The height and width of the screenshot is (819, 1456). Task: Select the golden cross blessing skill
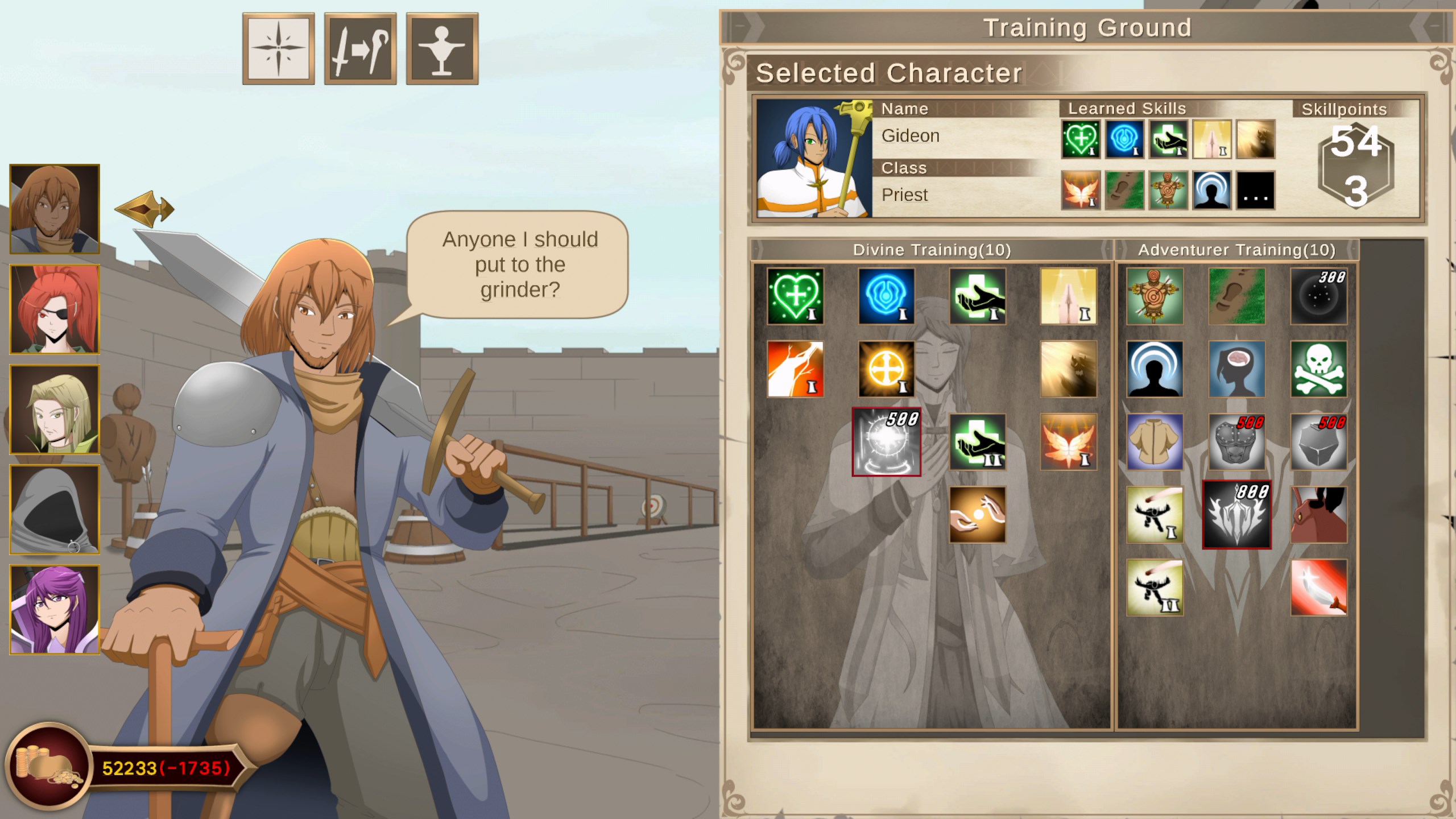coord(886,369)
